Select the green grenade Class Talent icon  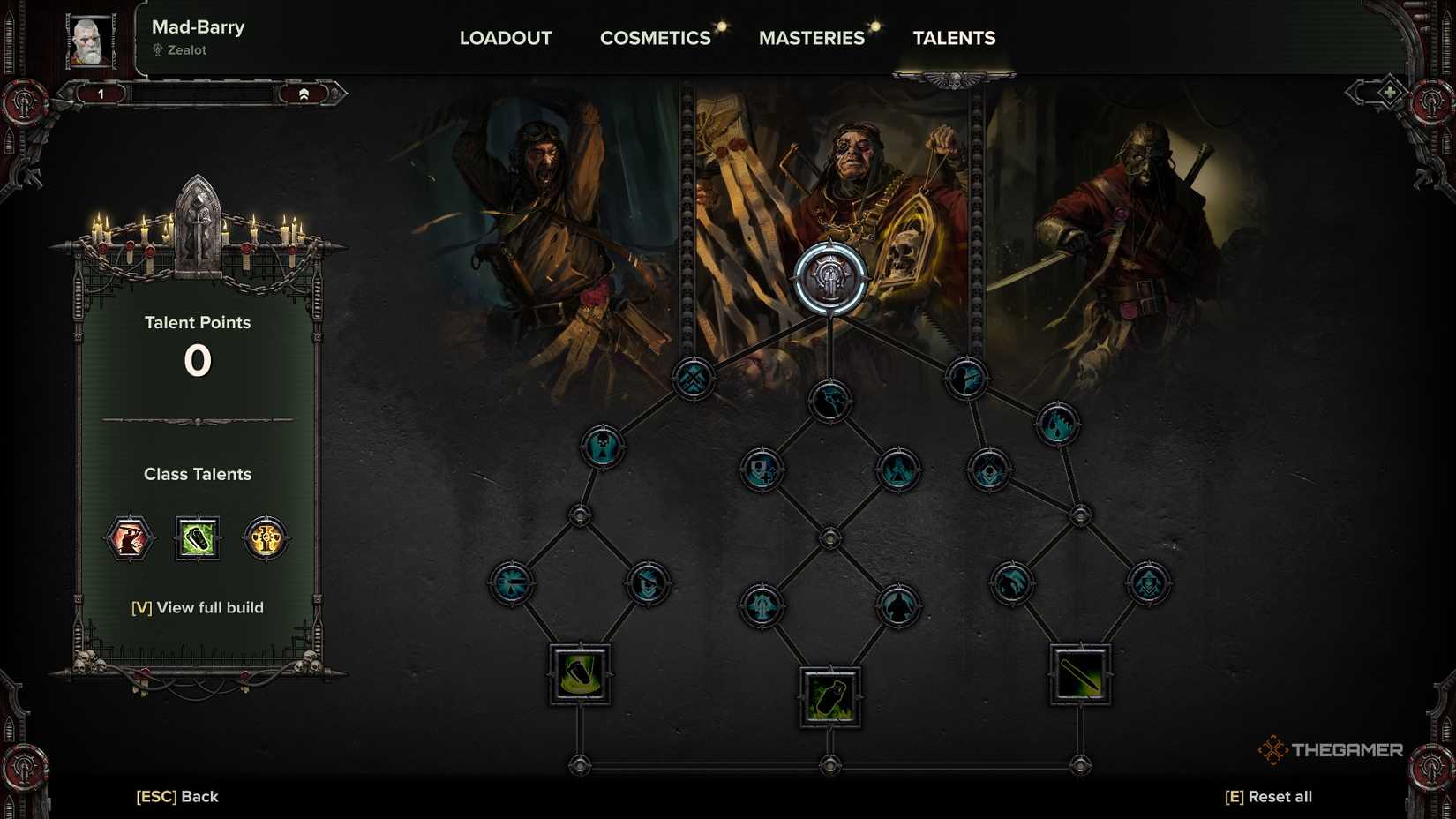click(198, 538)
